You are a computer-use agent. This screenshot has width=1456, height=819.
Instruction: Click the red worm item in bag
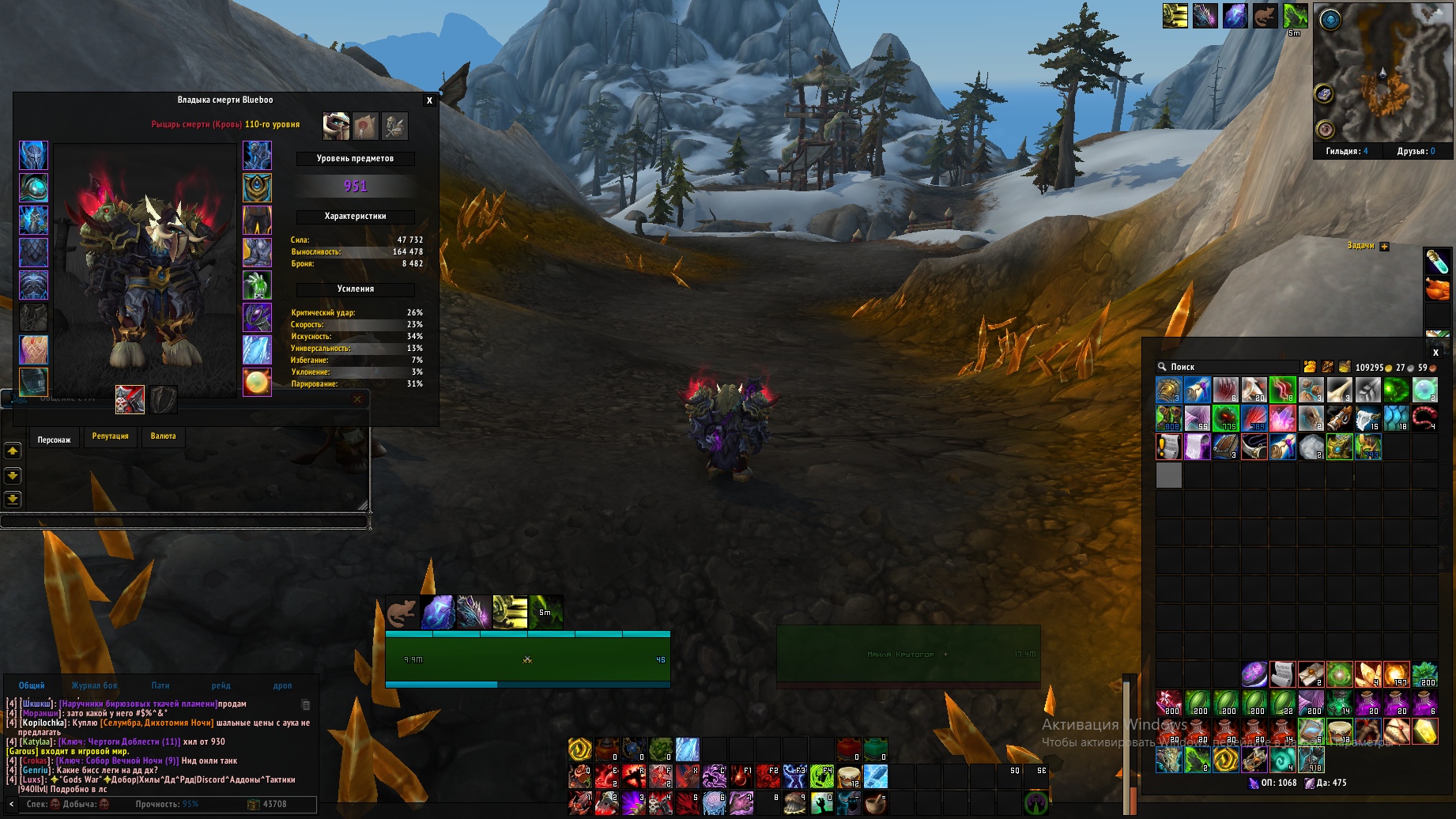pyautogui.click(x=1424, y=417)
